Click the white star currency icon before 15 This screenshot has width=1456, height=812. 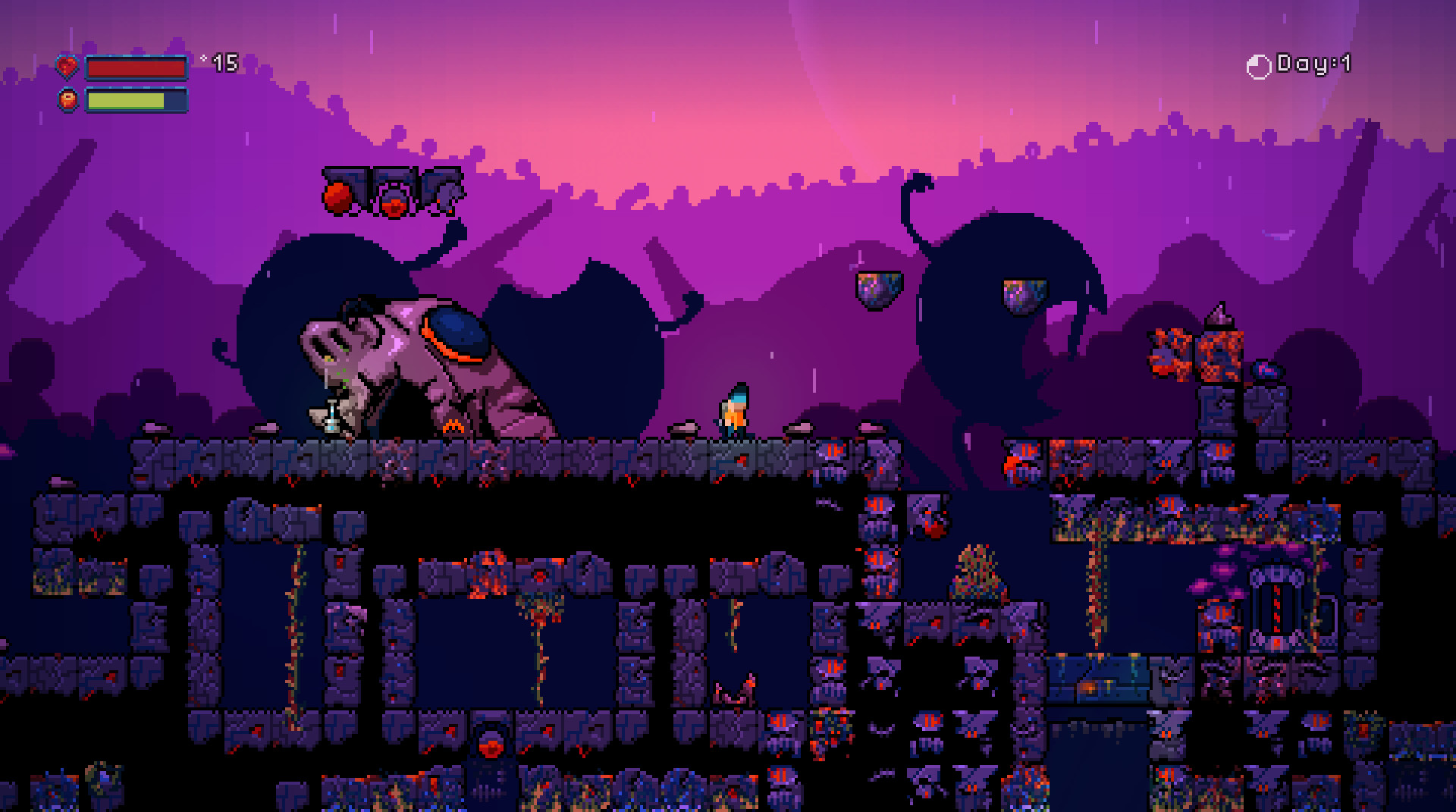click(202, 58)
